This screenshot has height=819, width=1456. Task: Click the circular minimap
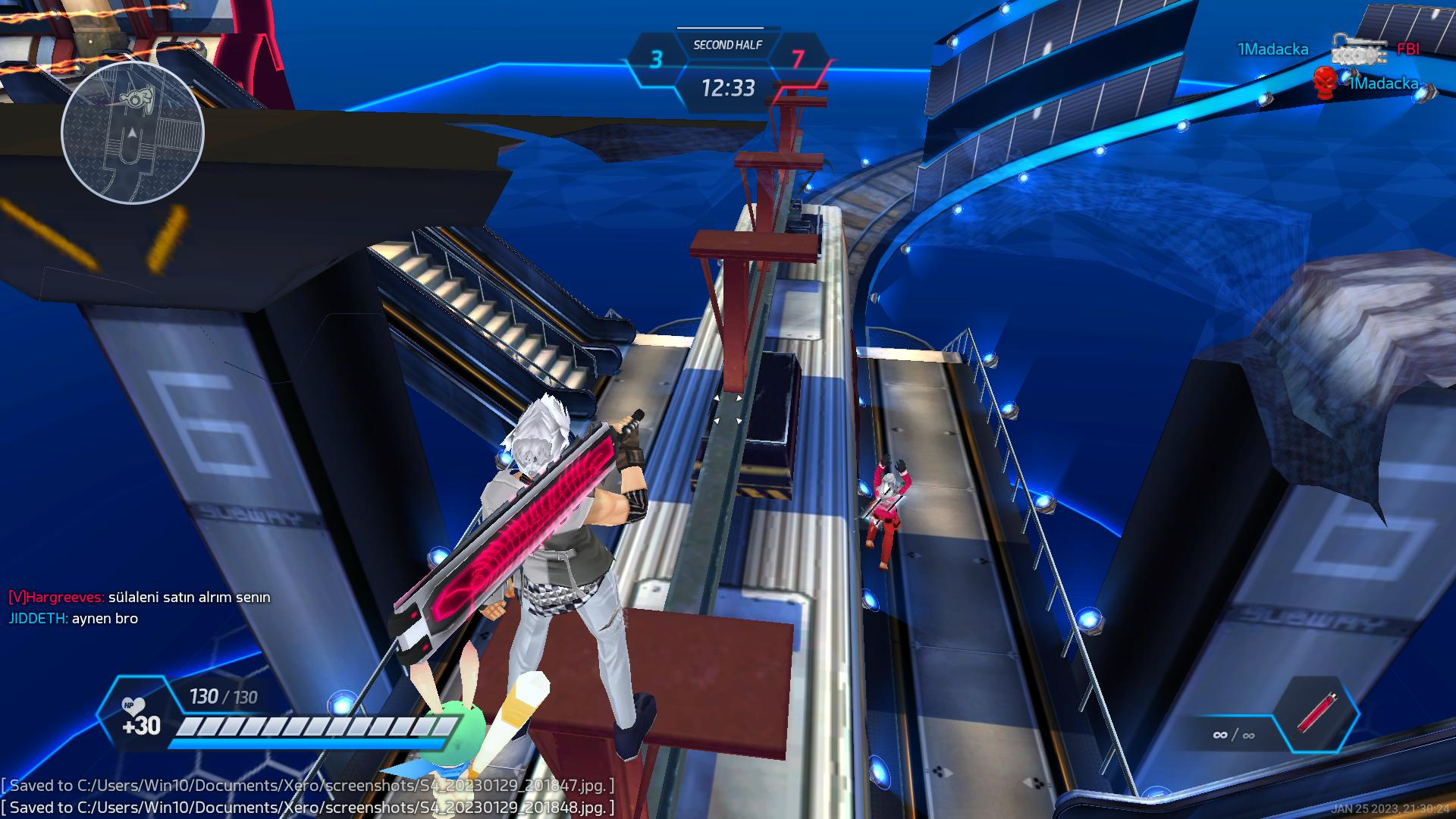click(x=133, y=133)
